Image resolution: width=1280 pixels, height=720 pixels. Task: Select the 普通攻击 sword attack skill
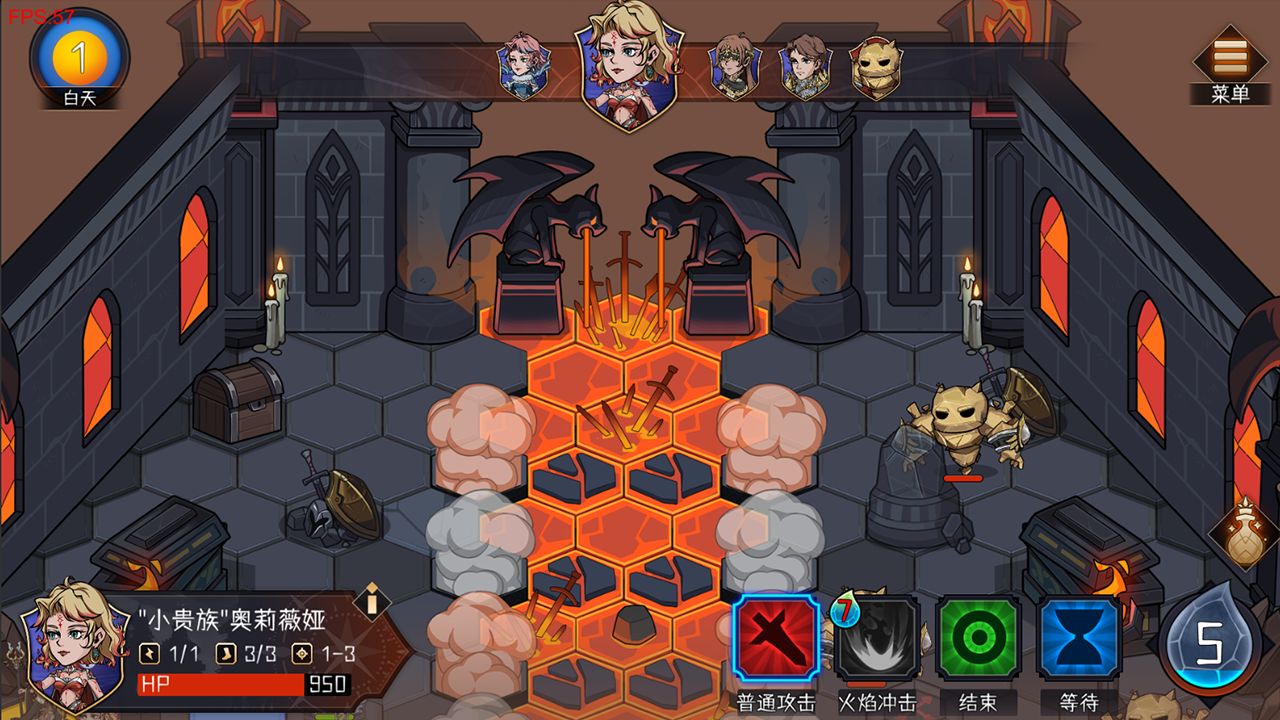tap(777, 640)
